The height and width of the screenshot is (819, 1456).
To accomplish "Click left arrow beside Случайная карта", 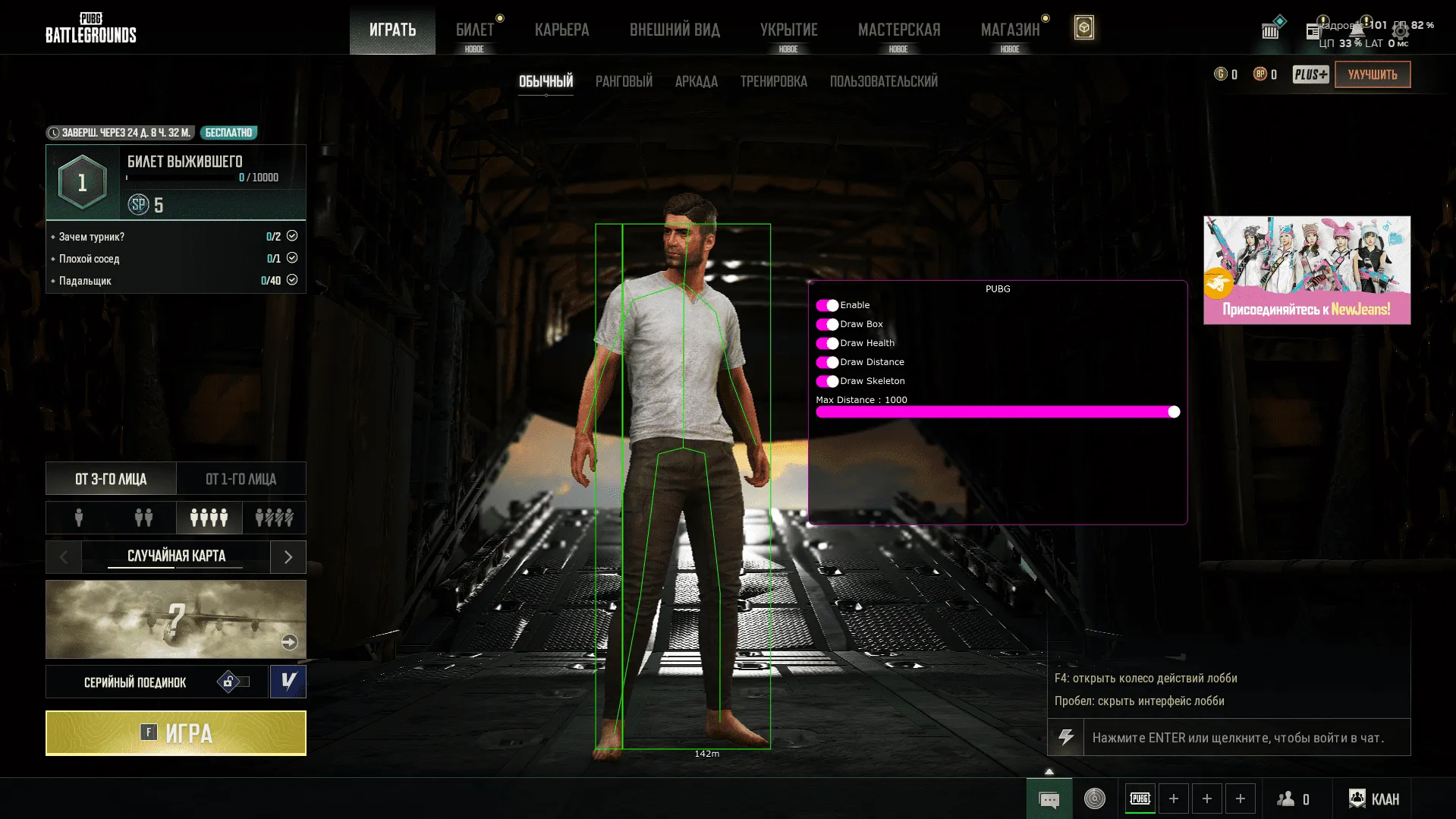I will pos(63,556).
